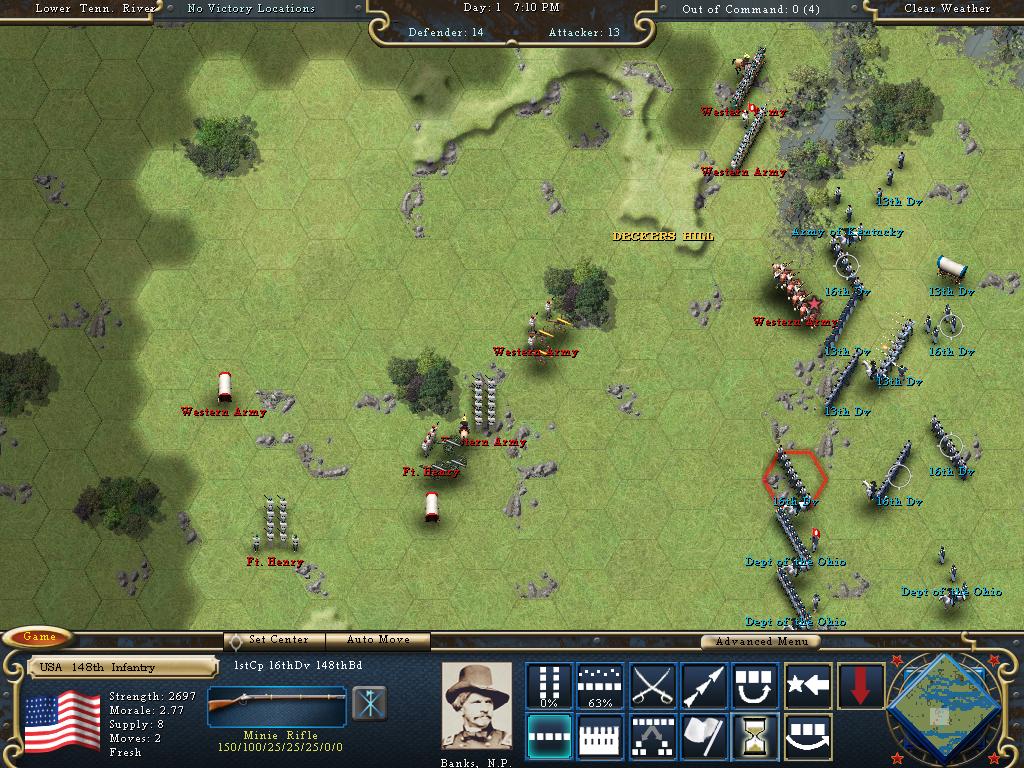Choose the skirmish formation icon showing 63%

coord(601,685)
